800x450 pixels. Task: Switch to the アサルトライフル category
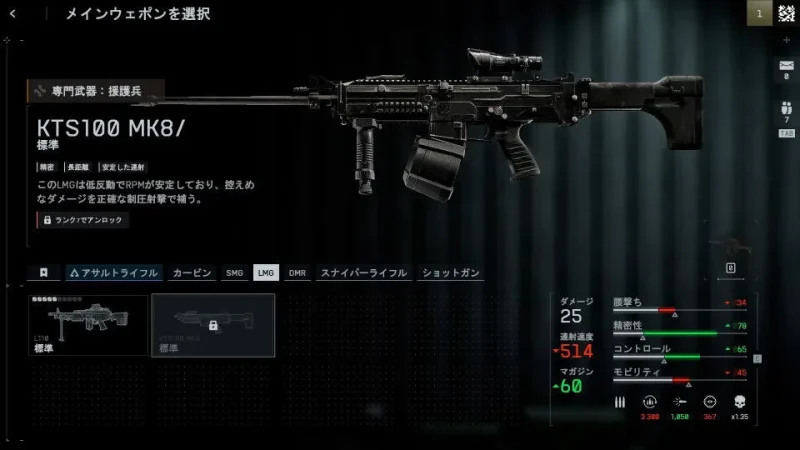tap(112, 272)
